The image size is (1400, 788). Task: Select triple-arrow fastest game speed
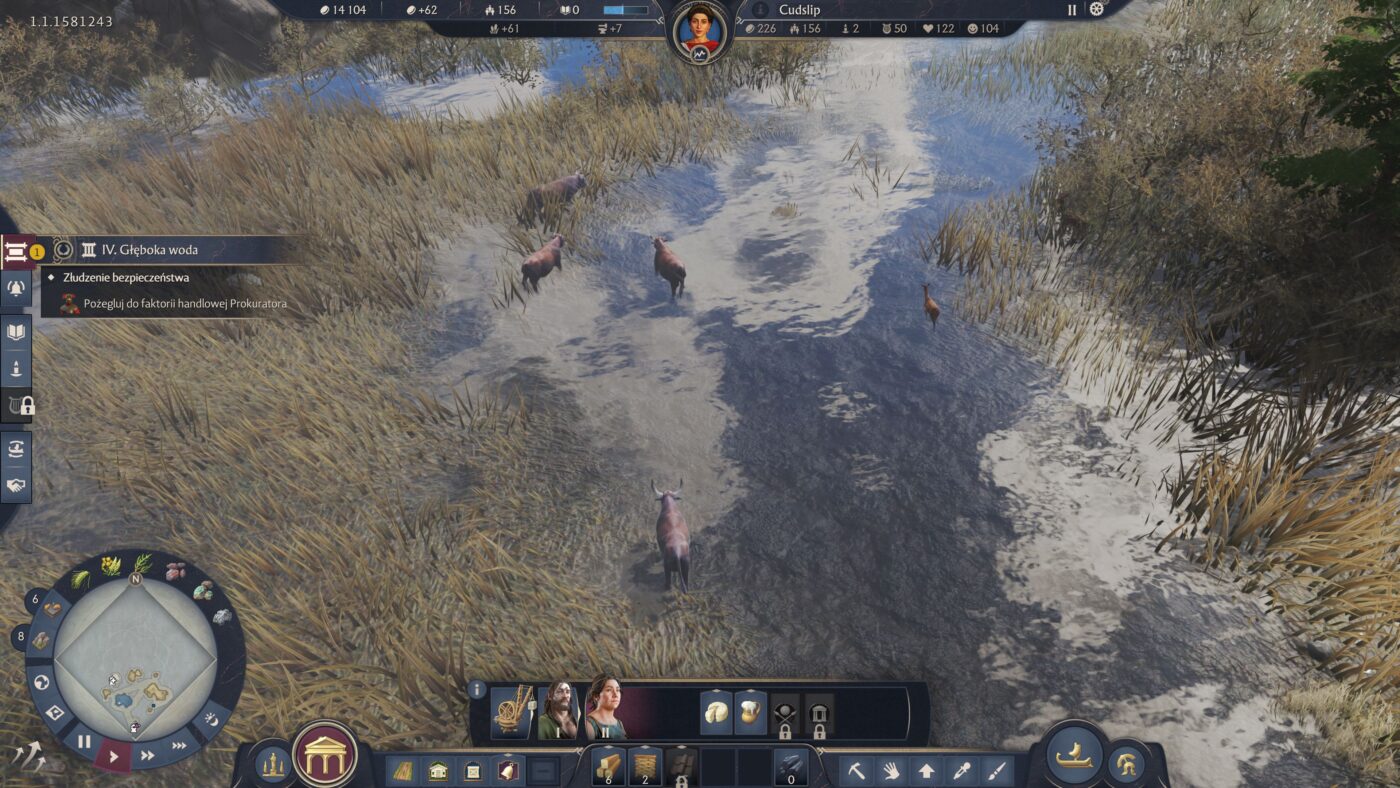(179, 745)
